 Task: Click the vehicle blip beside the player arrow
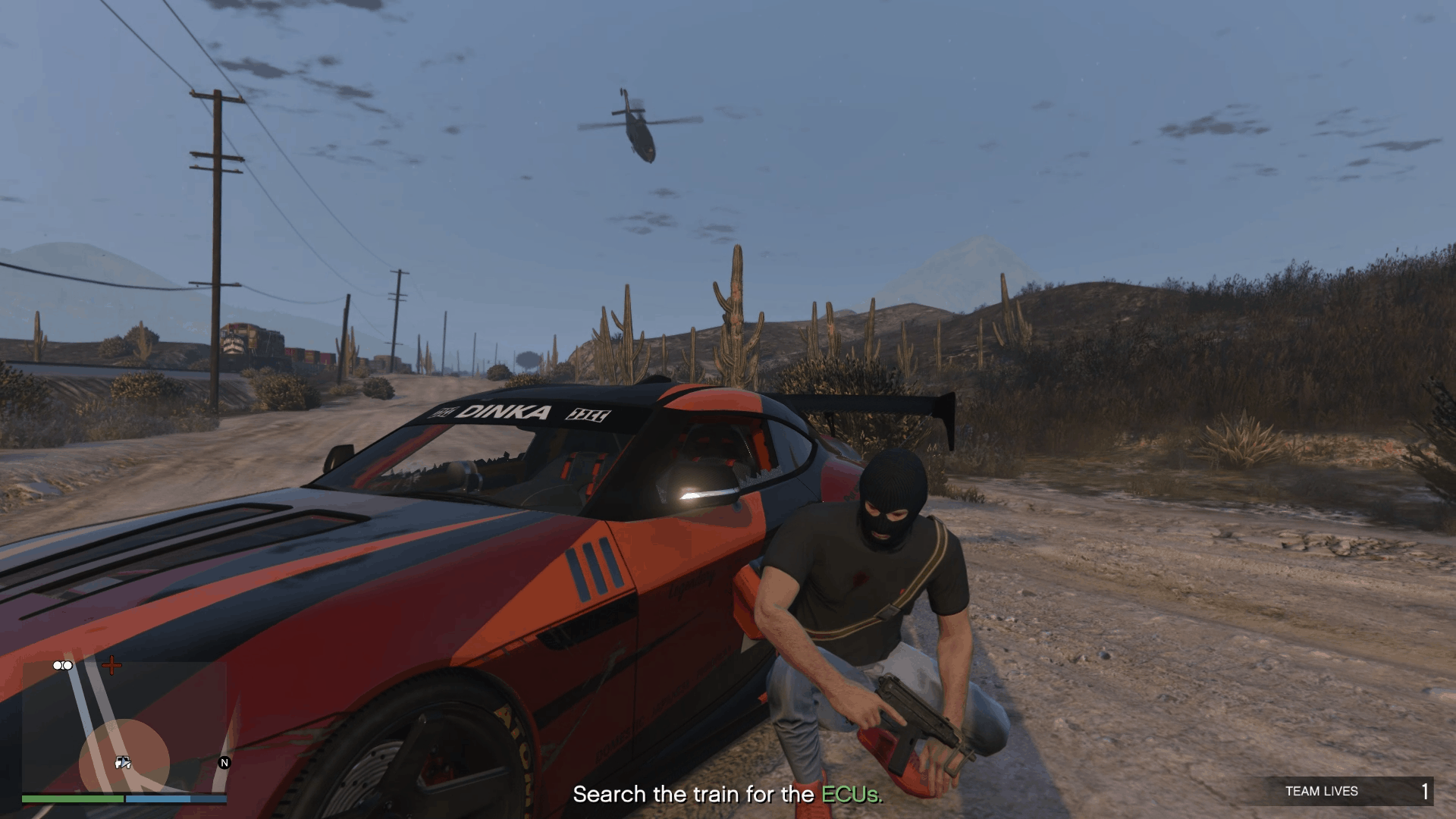pyautogui.click(x=118, y=763)
